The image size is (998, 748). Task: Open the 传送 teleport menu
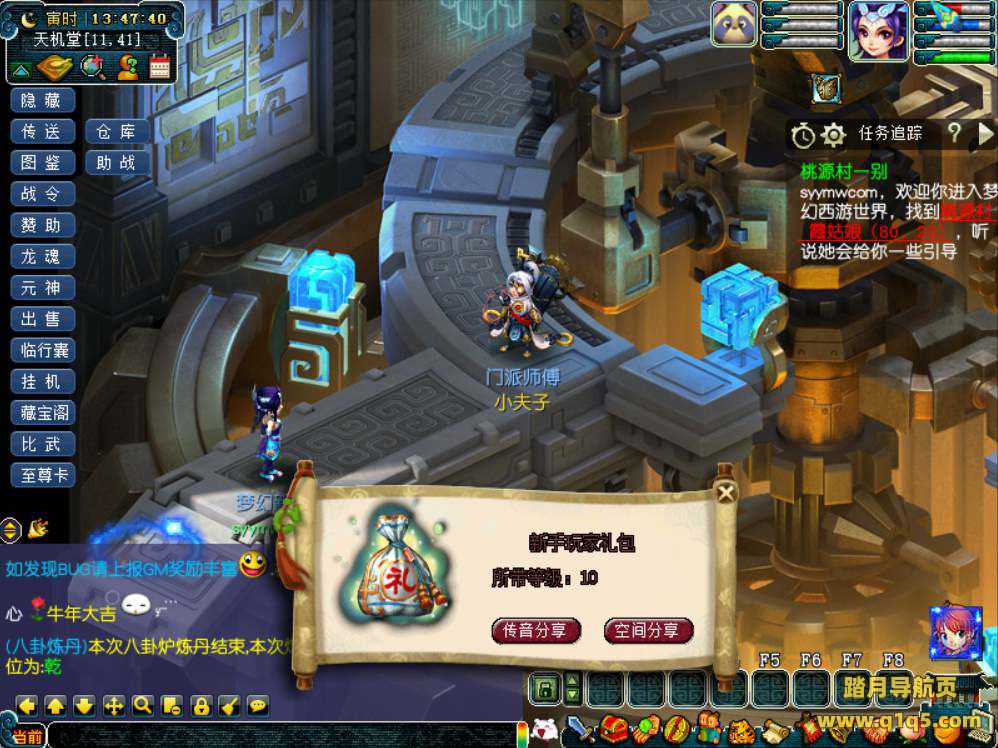coord(42,131)
